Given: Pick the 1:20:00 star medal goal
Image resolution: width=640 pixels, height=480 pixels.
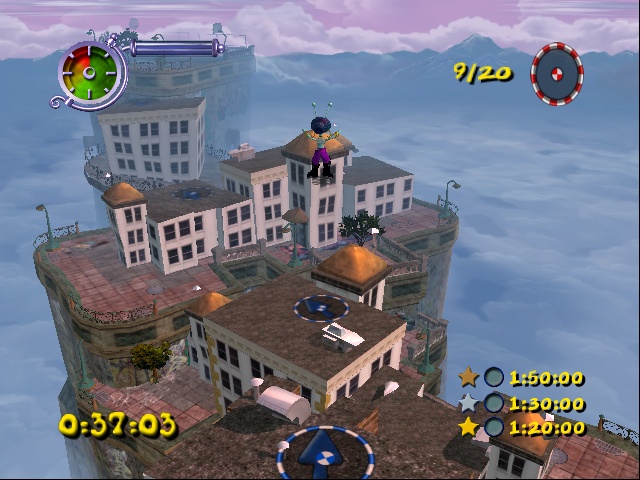Looking at the screenshot, I should (521, 428).
